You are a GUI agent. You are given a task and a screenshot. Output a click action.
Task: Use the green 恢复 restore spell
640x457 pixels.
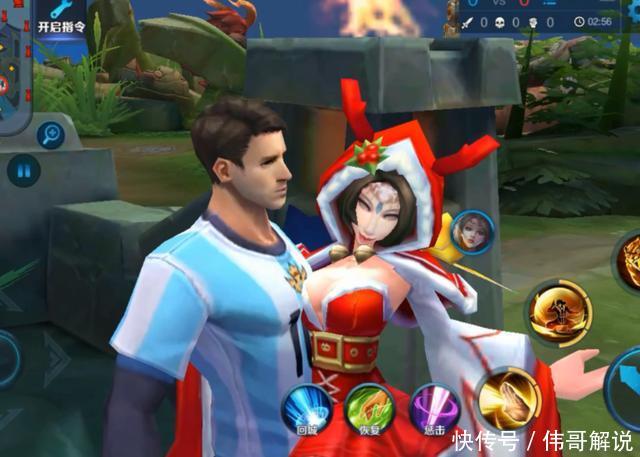point(368,408)
